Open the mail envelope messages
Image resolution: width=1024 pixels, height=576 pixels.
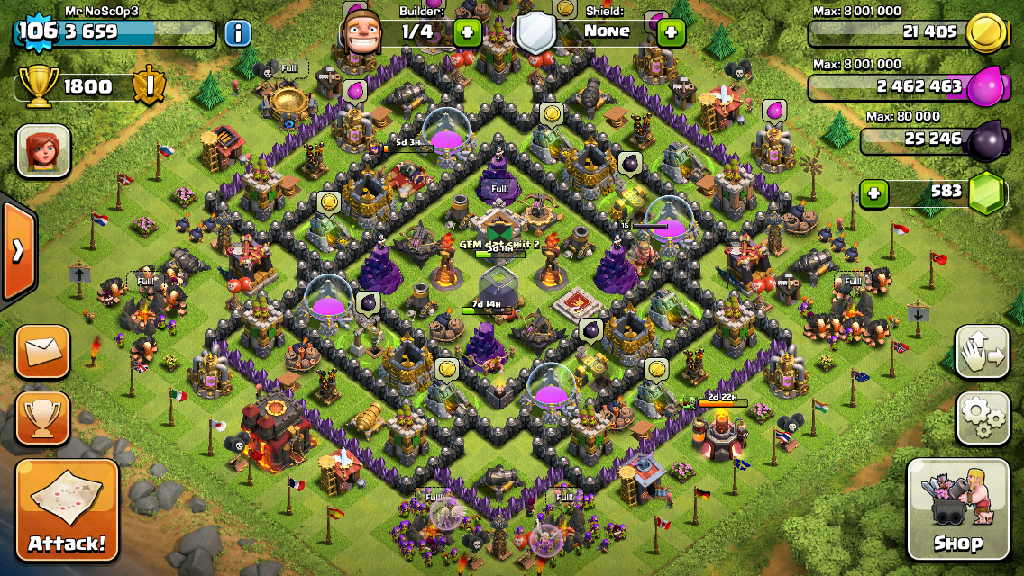[x=42, y=351]
